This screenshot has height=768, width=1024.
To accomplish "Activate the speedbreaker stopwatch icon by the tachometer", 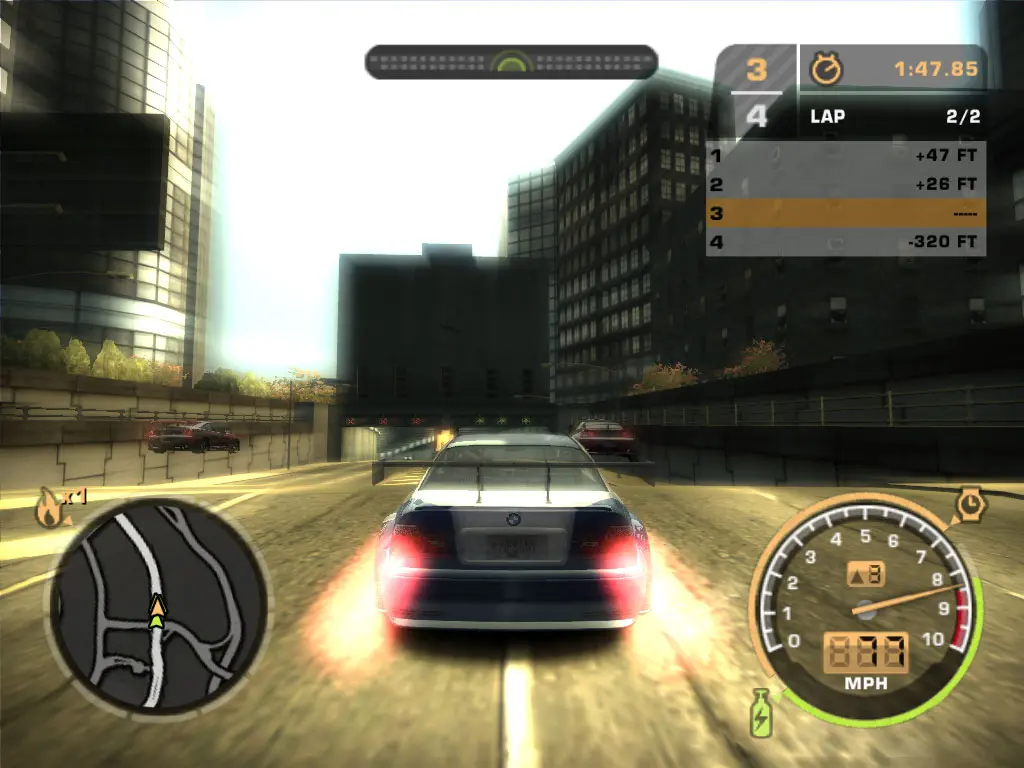I will click(x=970, y=504).
